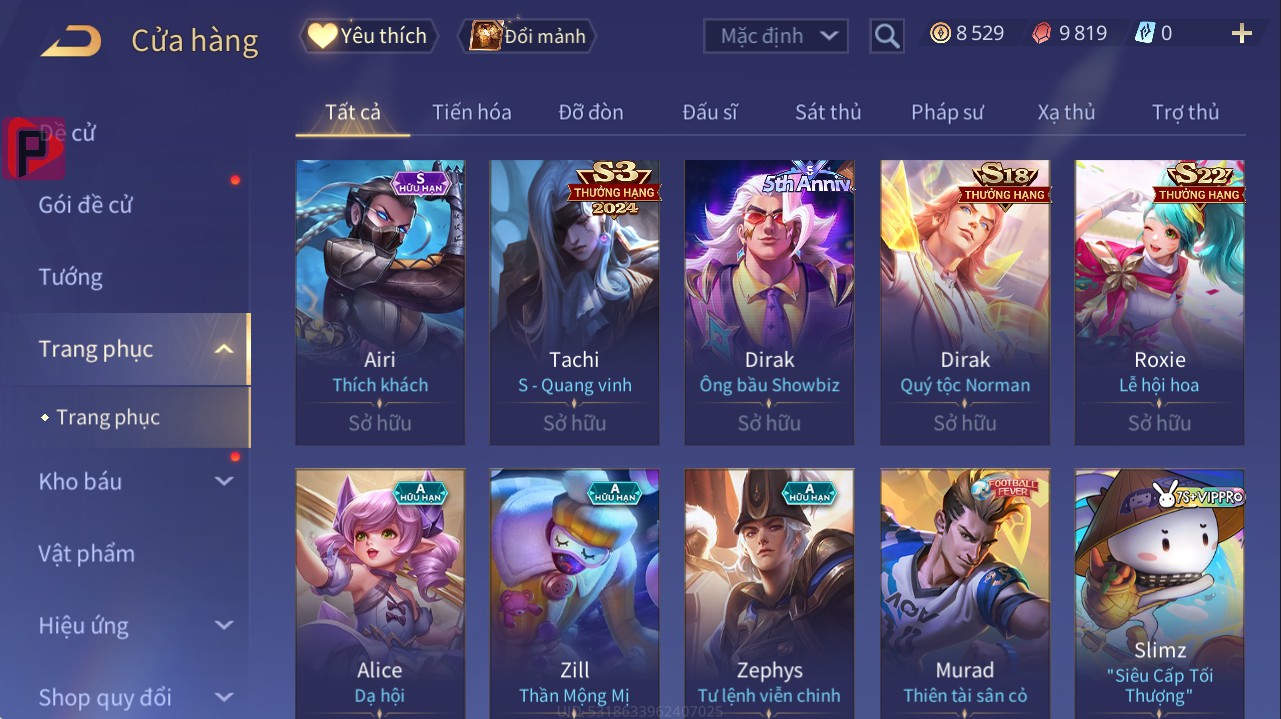Switch to the Đỡ đòn tab
The image size is (1281, 719).
click(x=590, y=112)
